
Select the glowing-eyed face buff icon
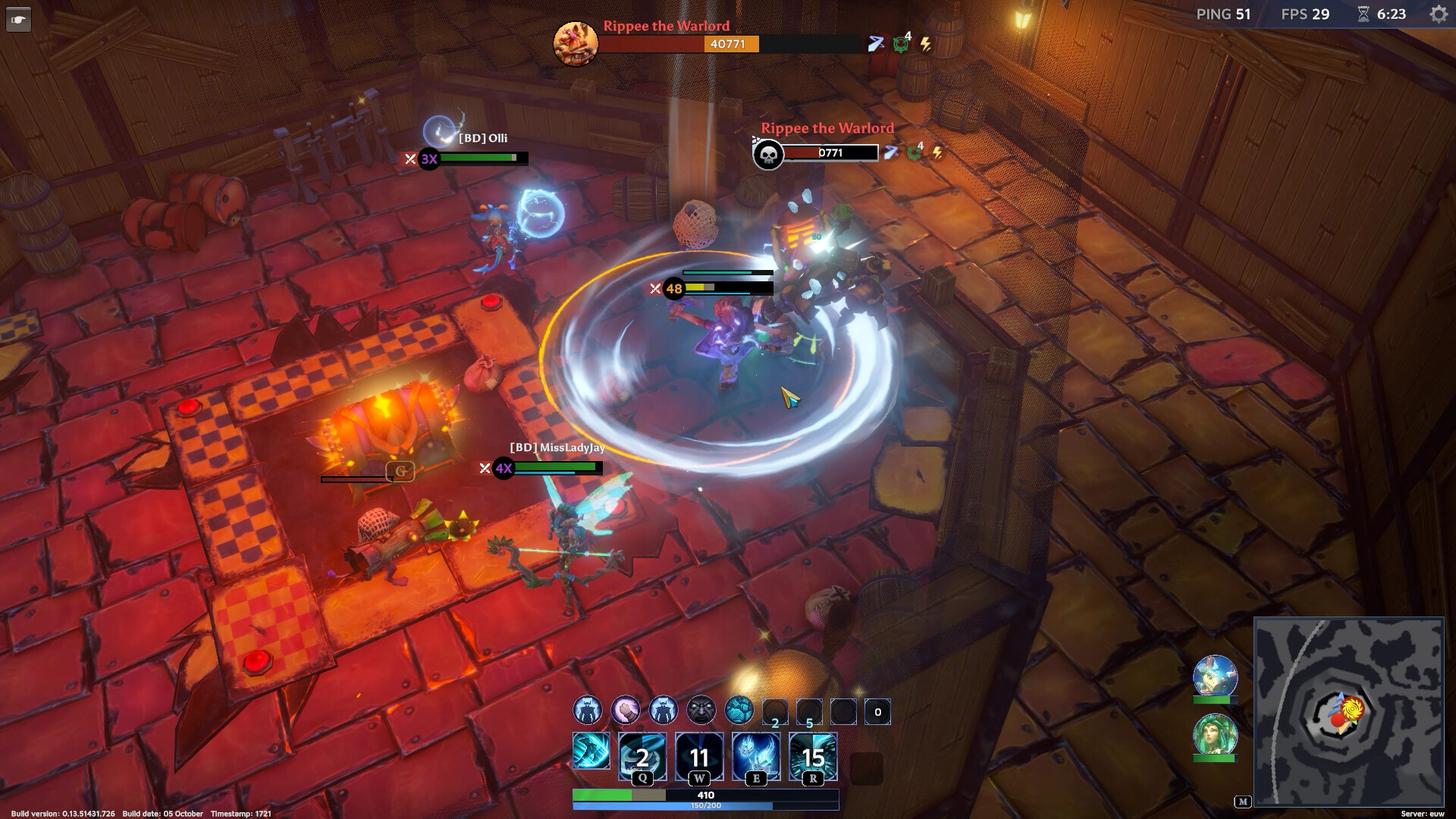click(701, 711)
